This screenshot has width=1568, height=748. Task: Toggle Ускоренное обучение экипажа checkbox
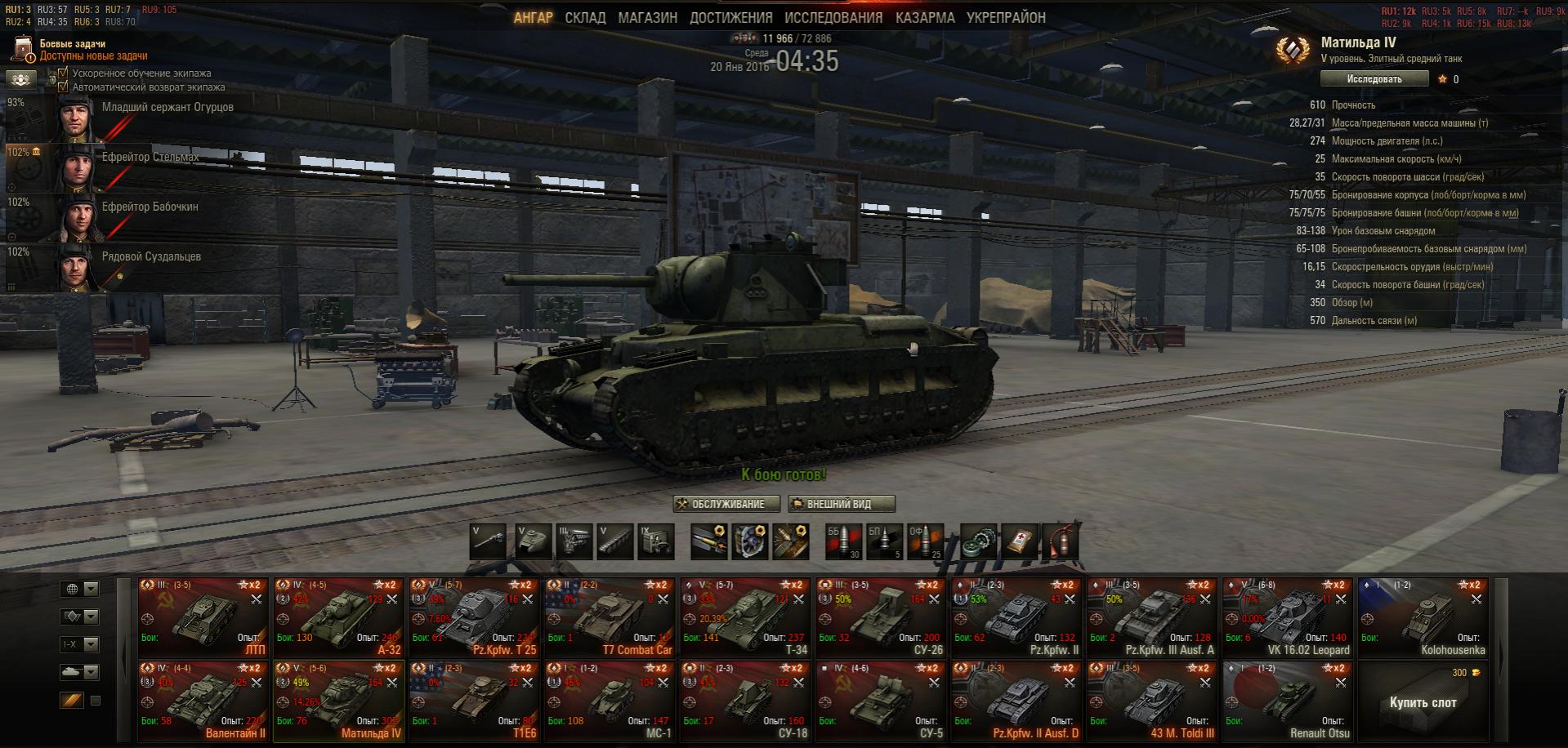(64, 73)
